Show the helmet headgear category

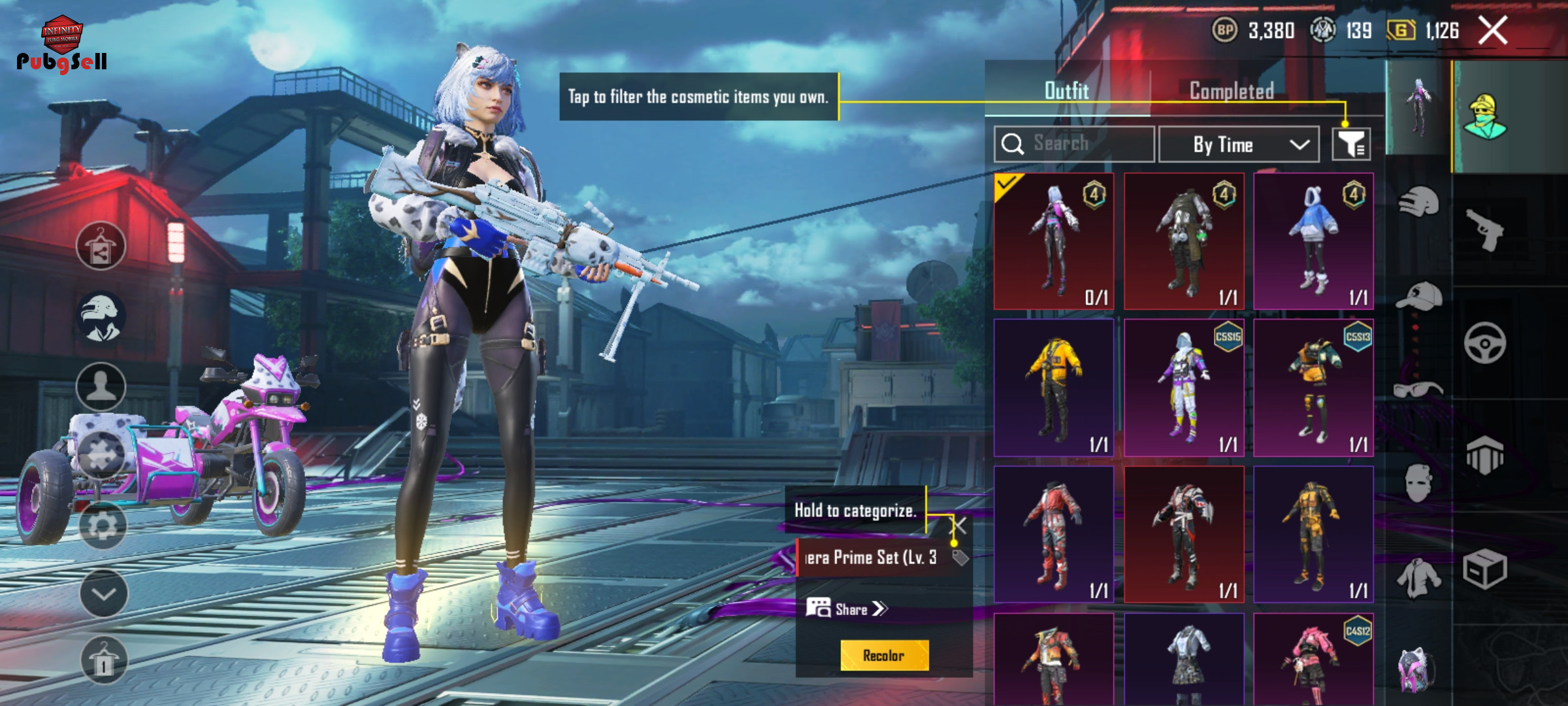pyautogui.click(x=1418, y=201)
